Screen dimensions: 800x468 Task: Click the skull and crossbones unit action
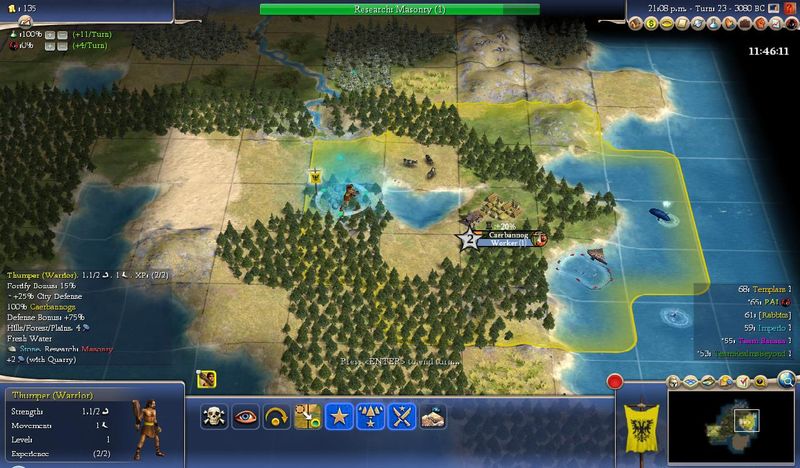coord(215,416)
